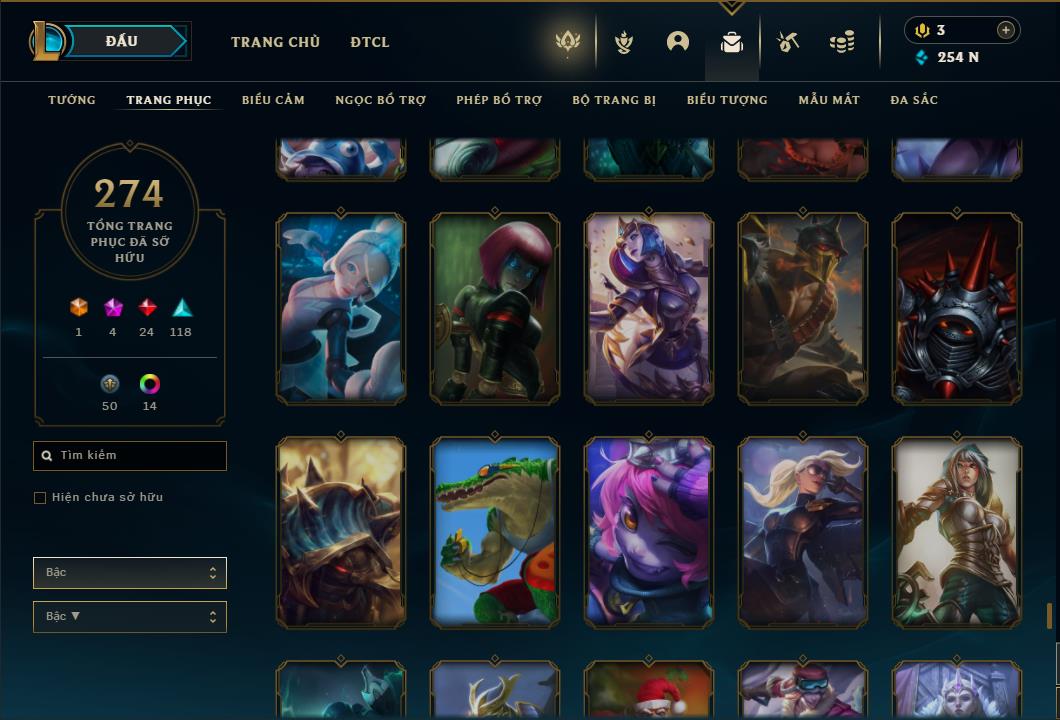Open the first Bậc dropdown
The image size is (1060, 720).
point(130,573)
